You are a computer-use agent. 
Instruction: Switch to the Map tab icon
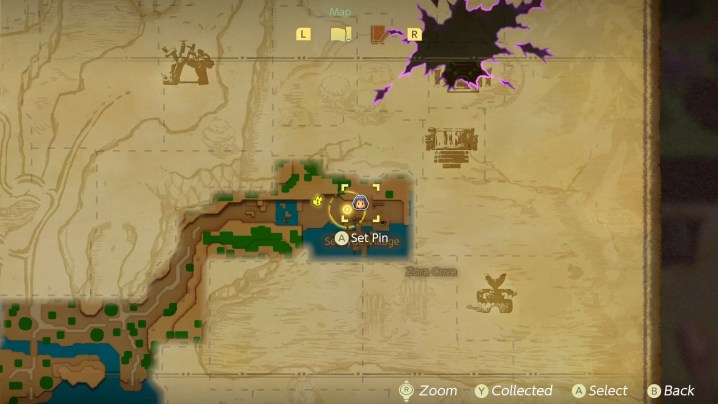(341, 34)
